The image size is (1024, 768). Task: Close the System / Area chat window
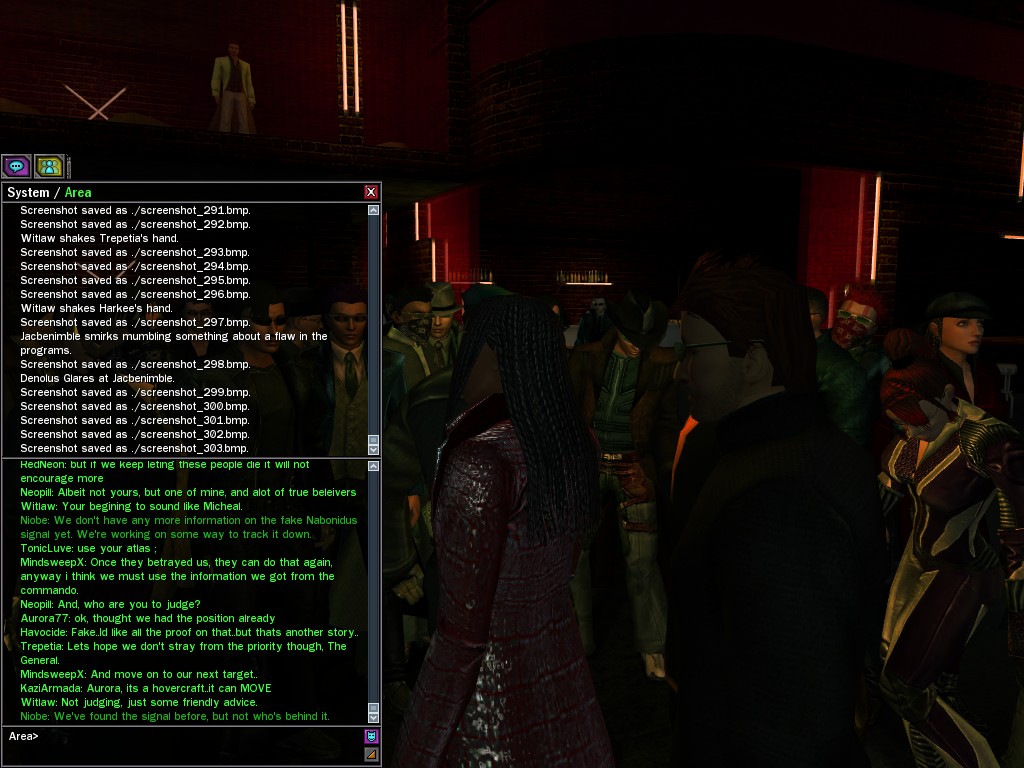[371, 192]
